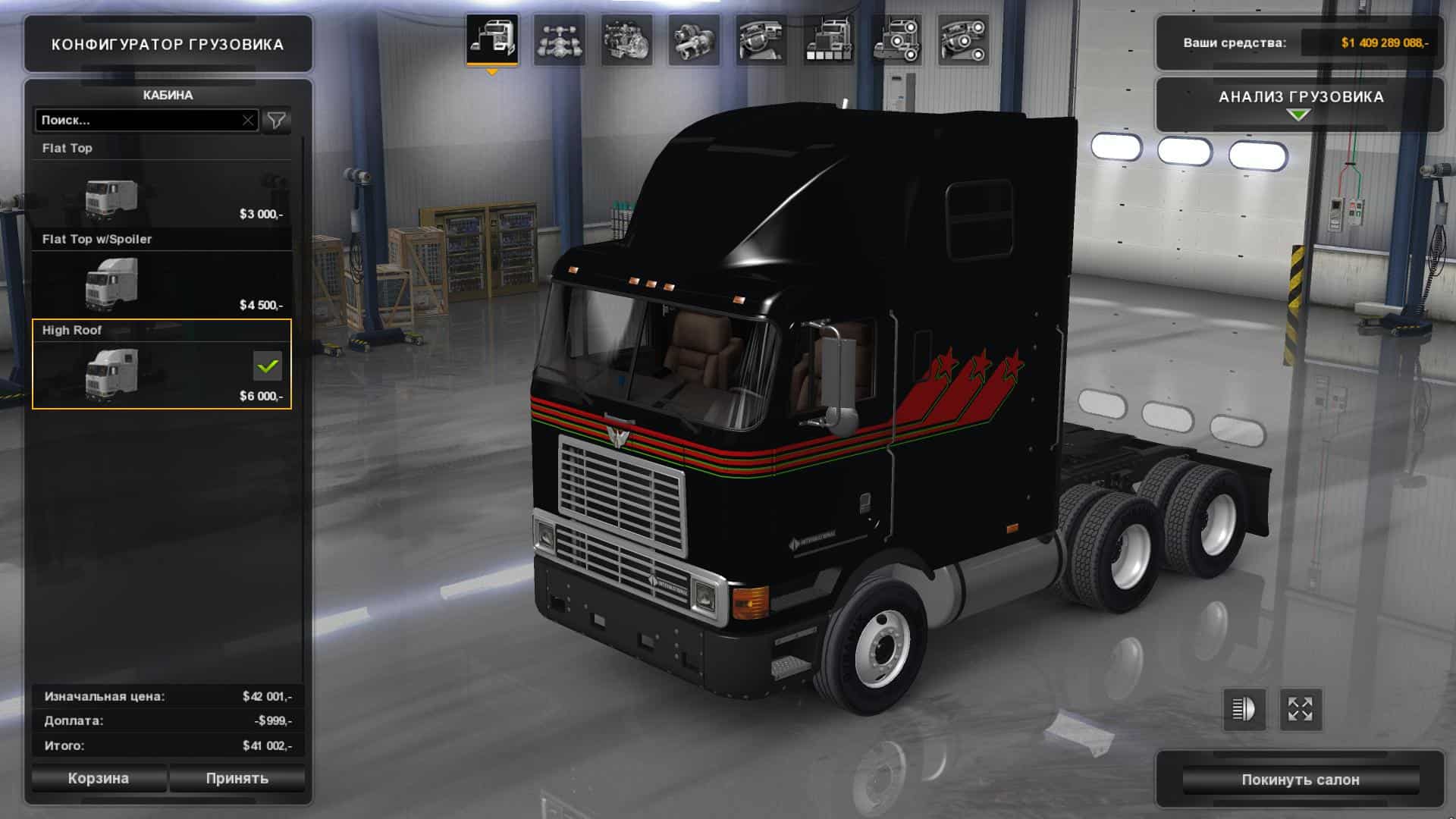Open the truck paint job tab
Image resolution: width=1456 pixels, height=819 pixels.
click(828, 39)
